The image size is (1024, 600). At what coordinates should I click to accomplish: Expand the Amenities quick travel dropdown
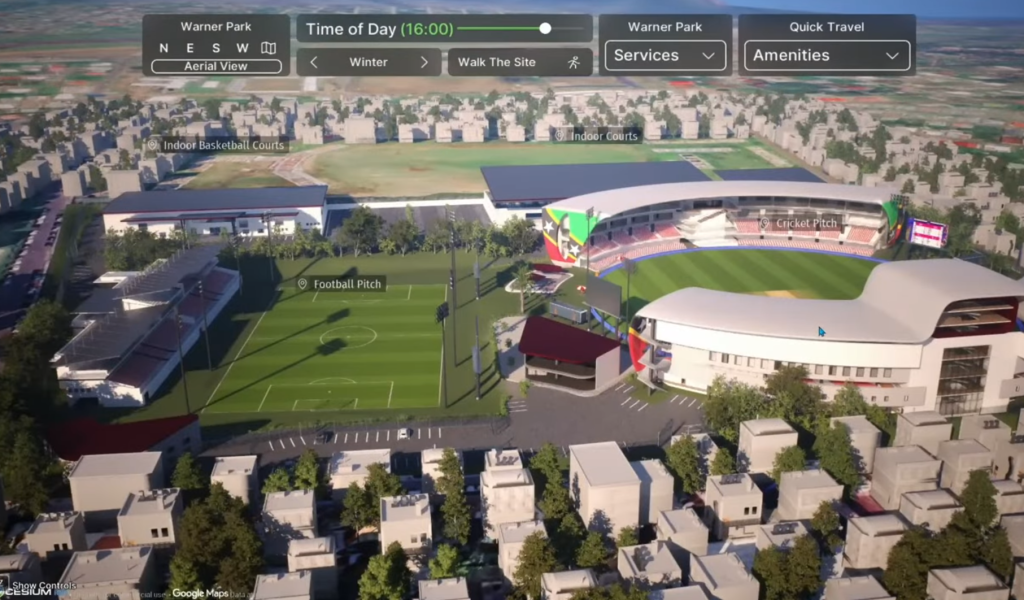click(x=827, y=56)
